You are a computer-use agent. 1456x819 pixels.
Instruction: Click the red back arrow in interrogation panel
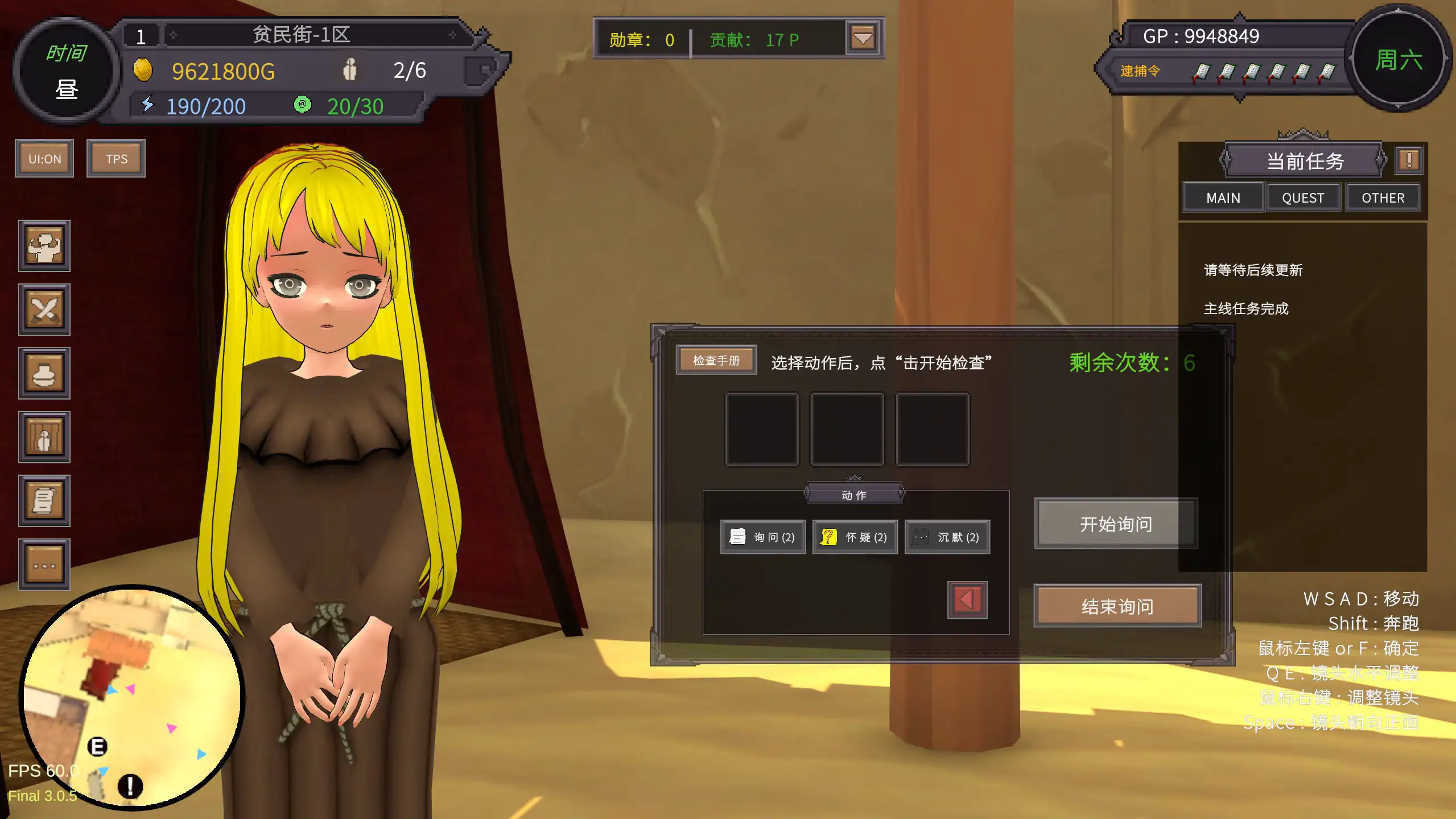[966, 599]
